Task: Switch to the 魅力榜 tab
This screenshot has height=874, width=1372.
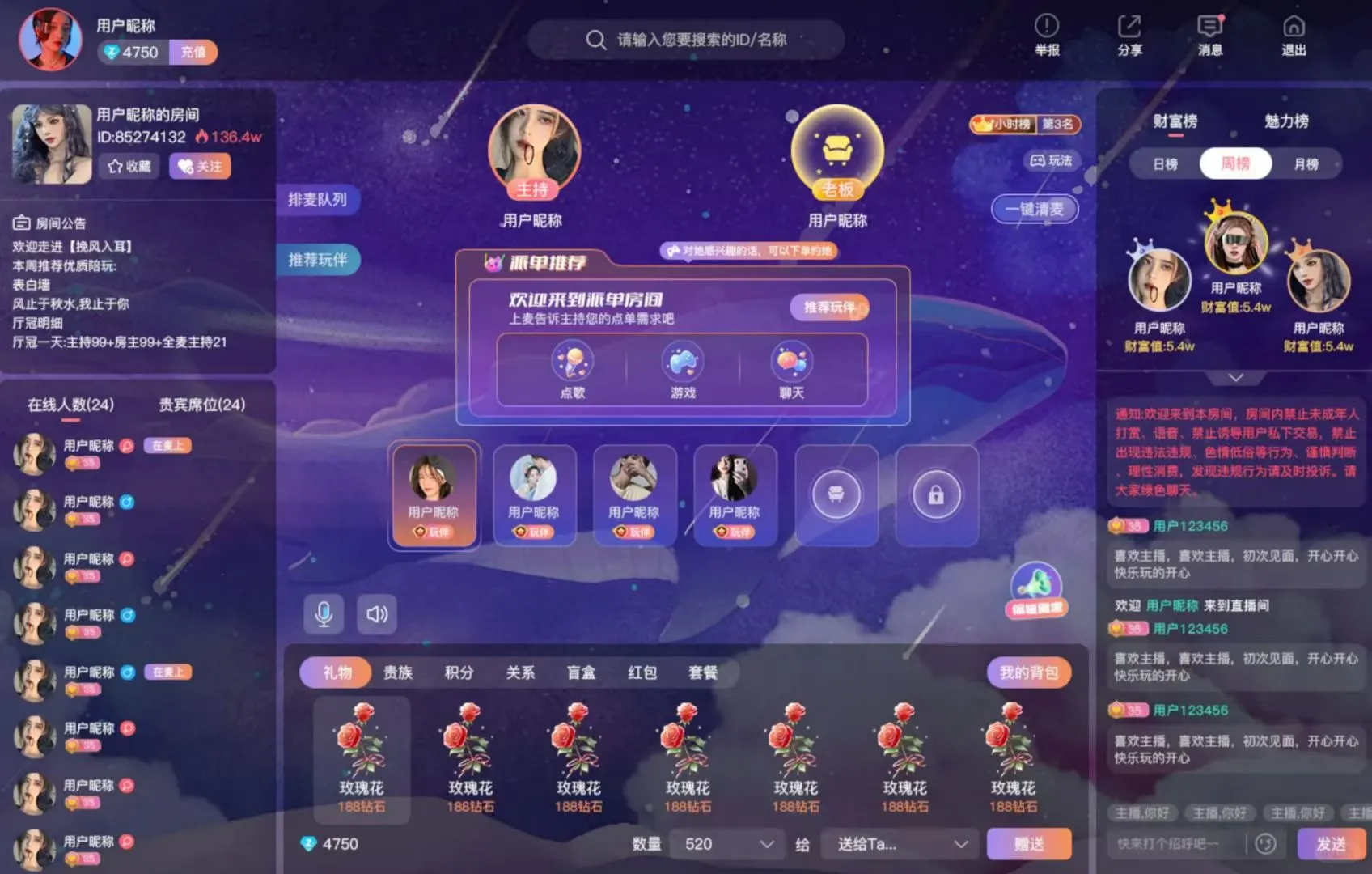Action: click(x=1287, y=121)
